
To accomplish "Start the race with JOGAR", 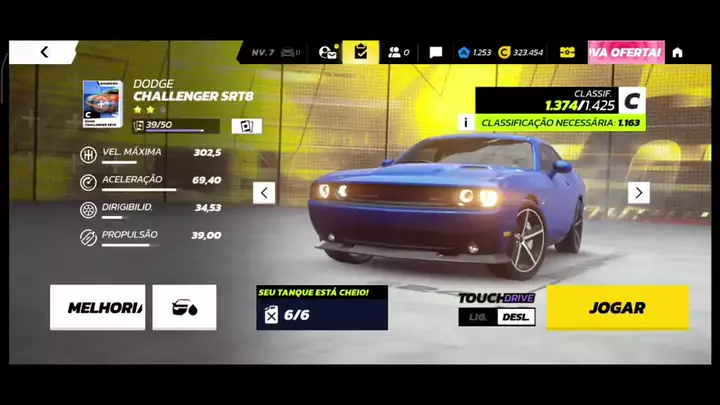I will click(x=617, y=308).
